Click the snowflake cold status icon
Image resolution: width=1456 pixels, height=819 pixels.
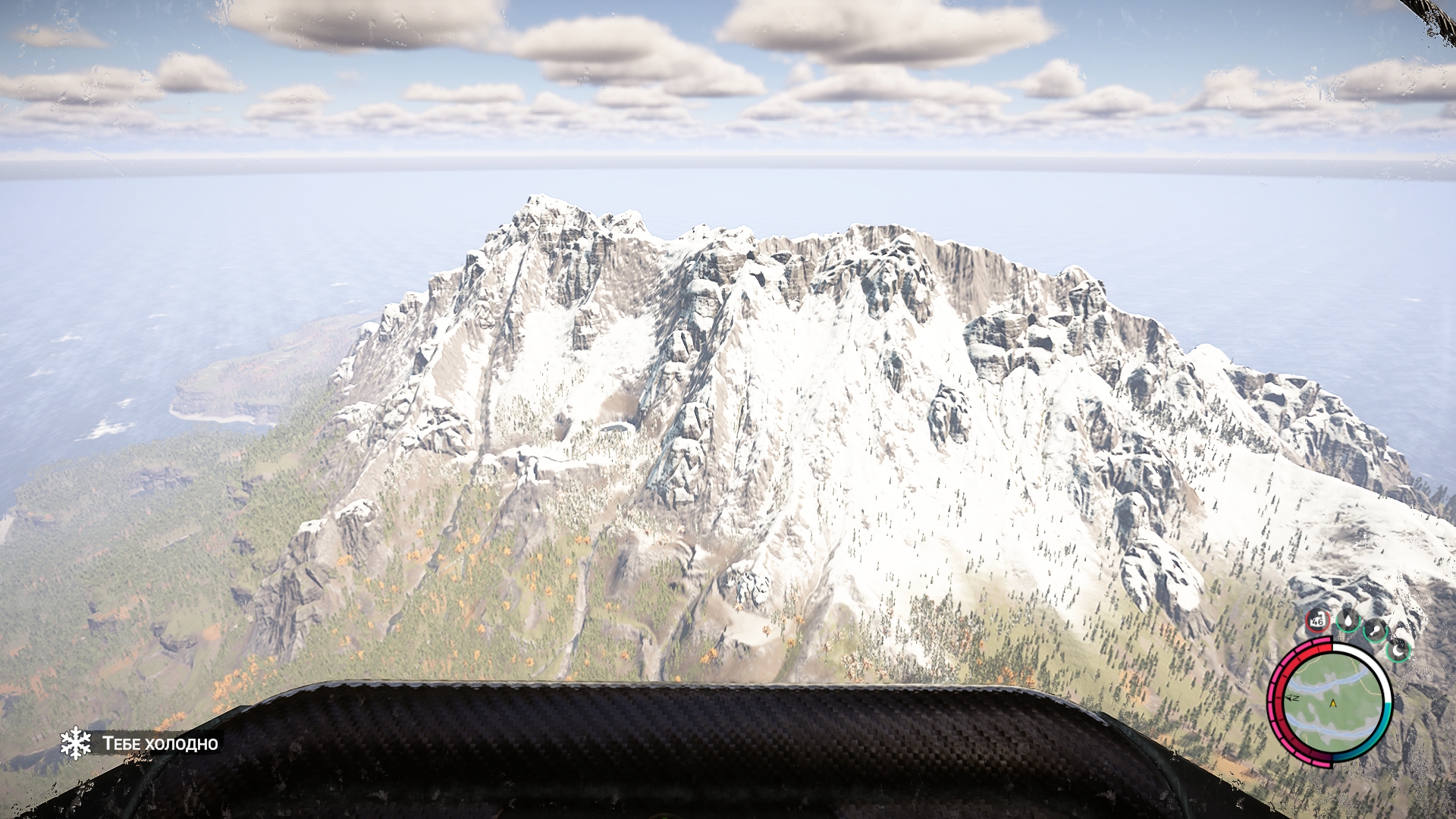tap(76, 743)
